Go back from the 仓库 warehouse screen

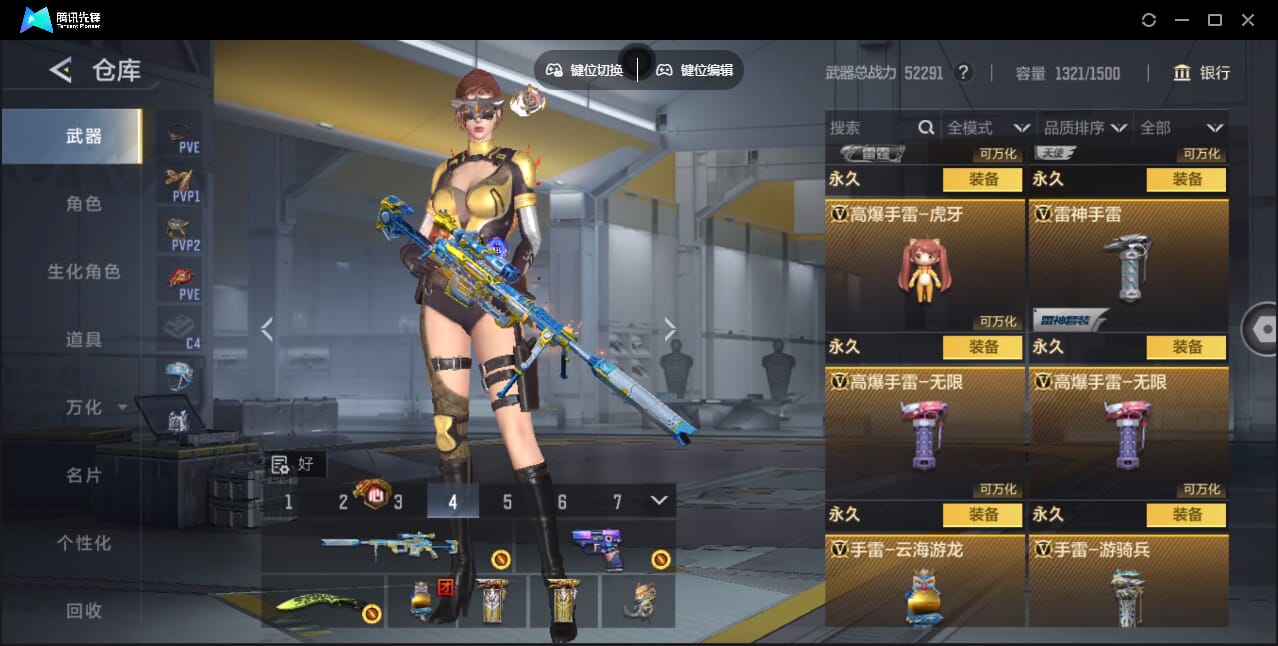click(61, 70)
